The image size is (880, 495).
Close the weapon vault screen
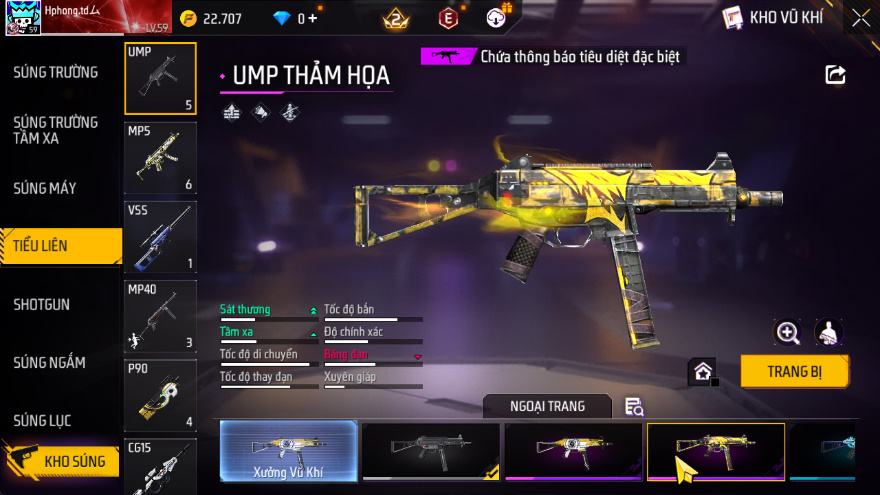[x=861, y=17]
